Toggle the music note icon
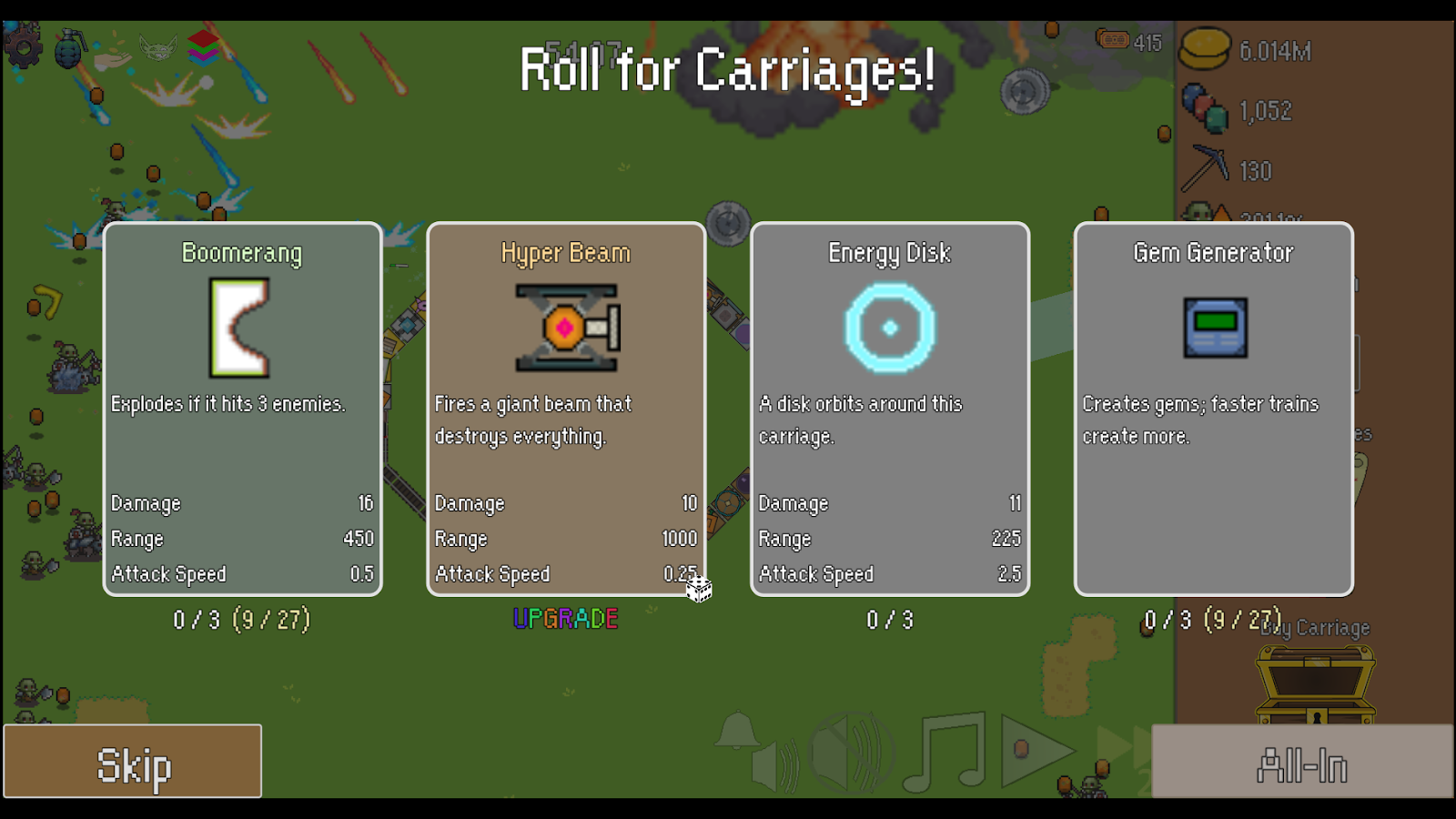Viewport: 1456px width, 819px height. 946,753
